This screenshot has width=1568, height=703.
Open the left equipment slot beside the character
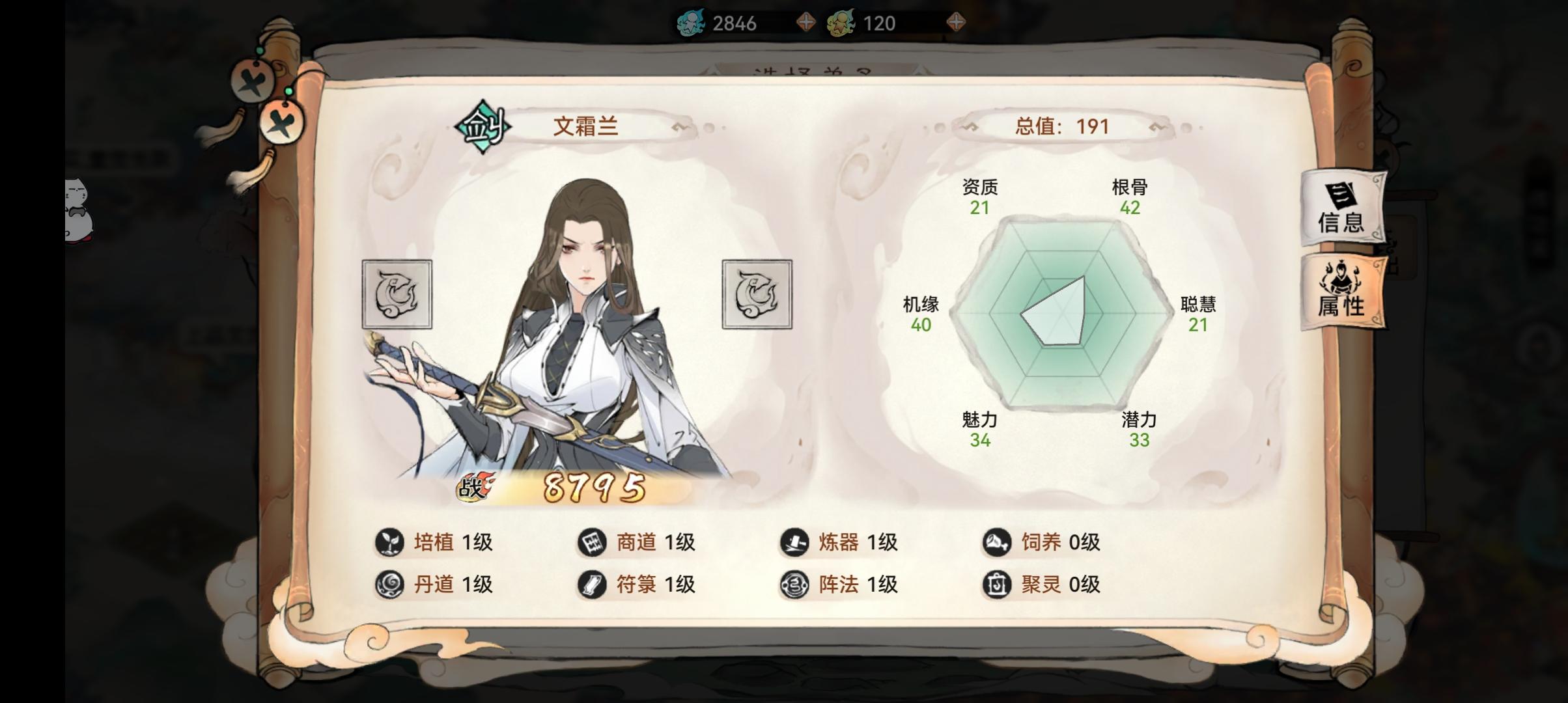[397, 294]
